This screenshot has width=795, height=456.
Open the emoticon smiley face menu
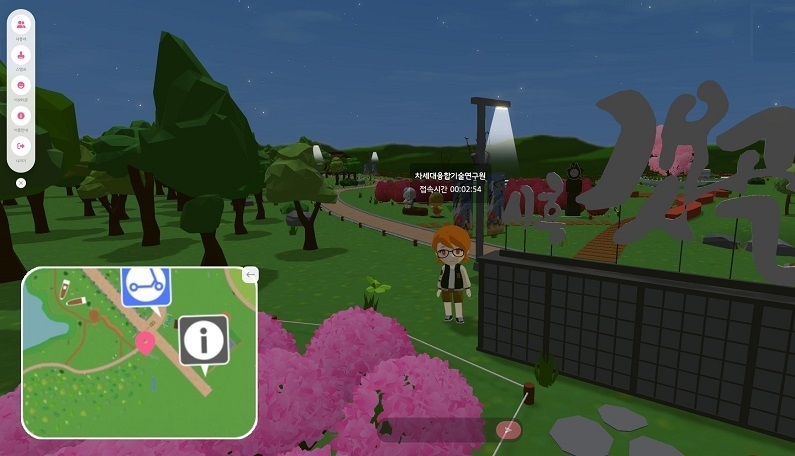[x=22, y=86]
